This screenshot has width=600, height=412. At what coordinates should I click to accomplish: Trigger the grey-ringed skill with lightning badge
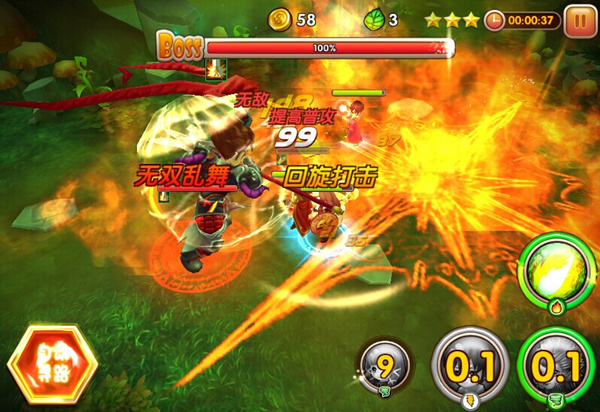click(x=469, y=366)
